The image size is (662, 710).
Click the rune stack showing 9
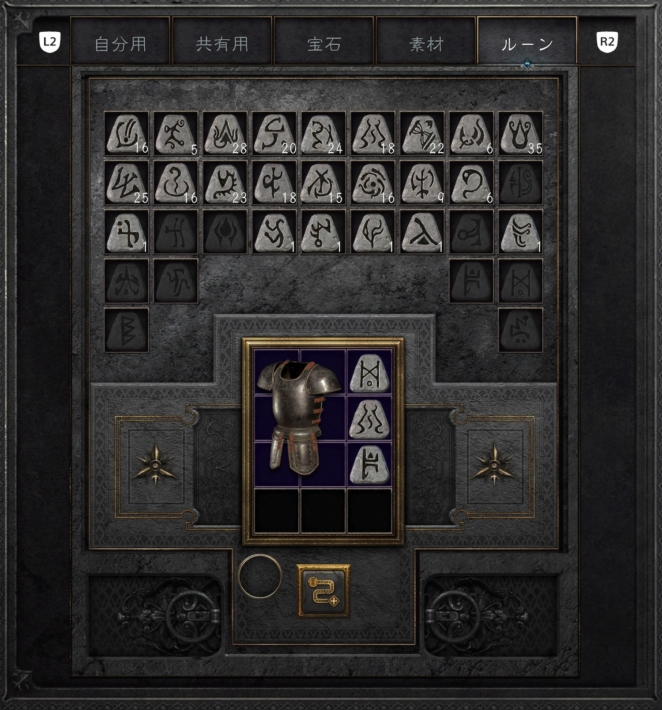(x=422, y=181)
